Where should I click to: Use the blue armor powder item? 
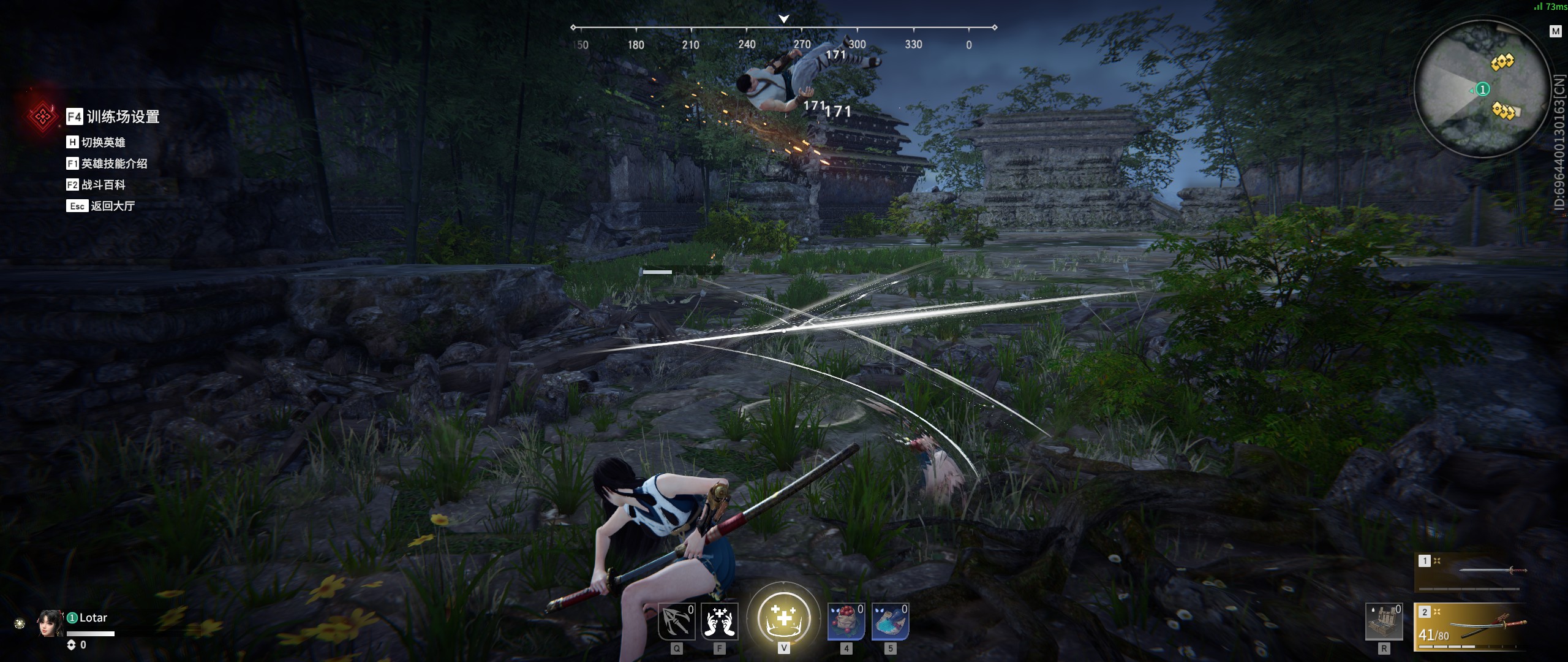click(x=890, y=621)
